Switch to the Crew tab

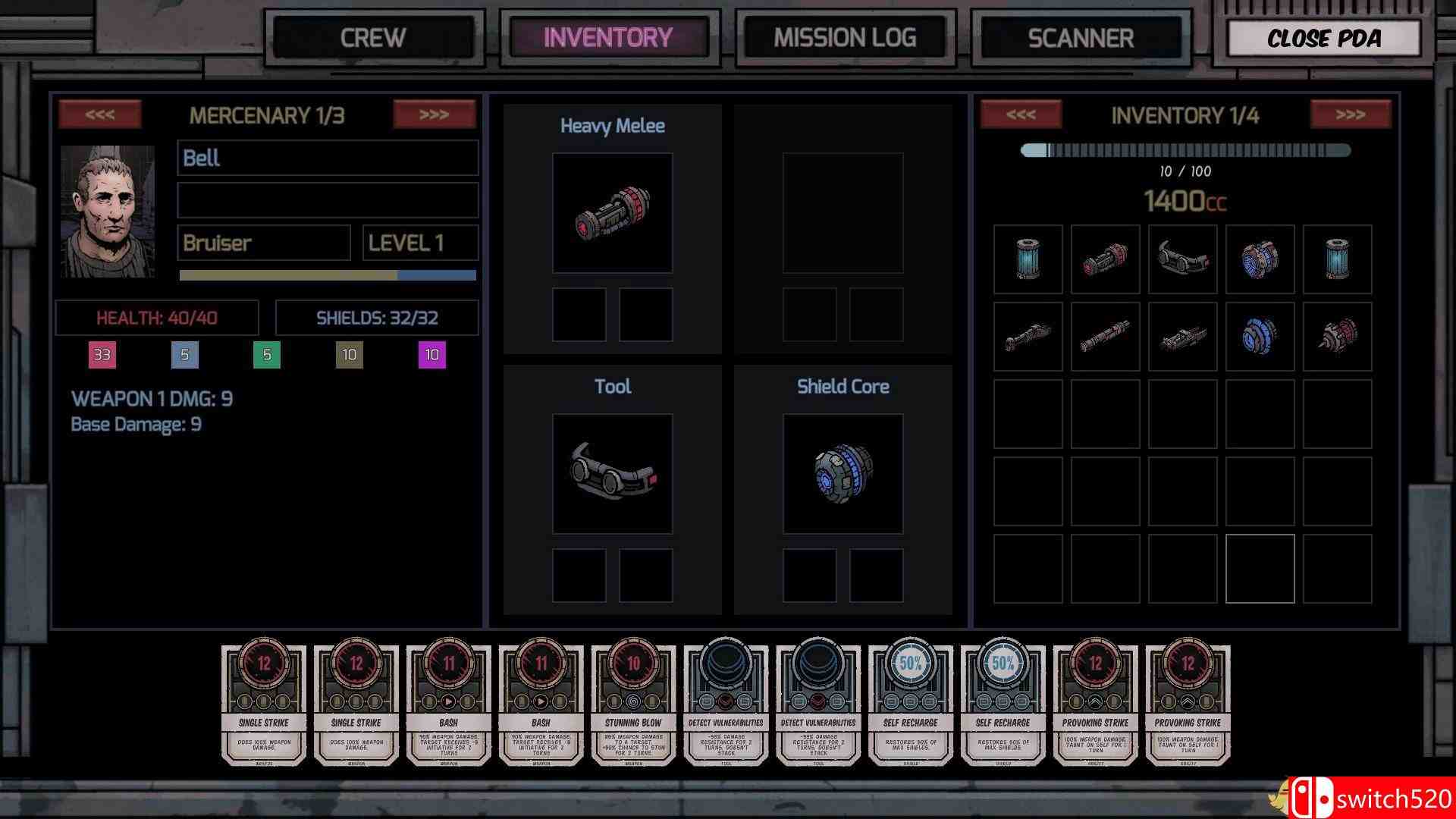375,36
